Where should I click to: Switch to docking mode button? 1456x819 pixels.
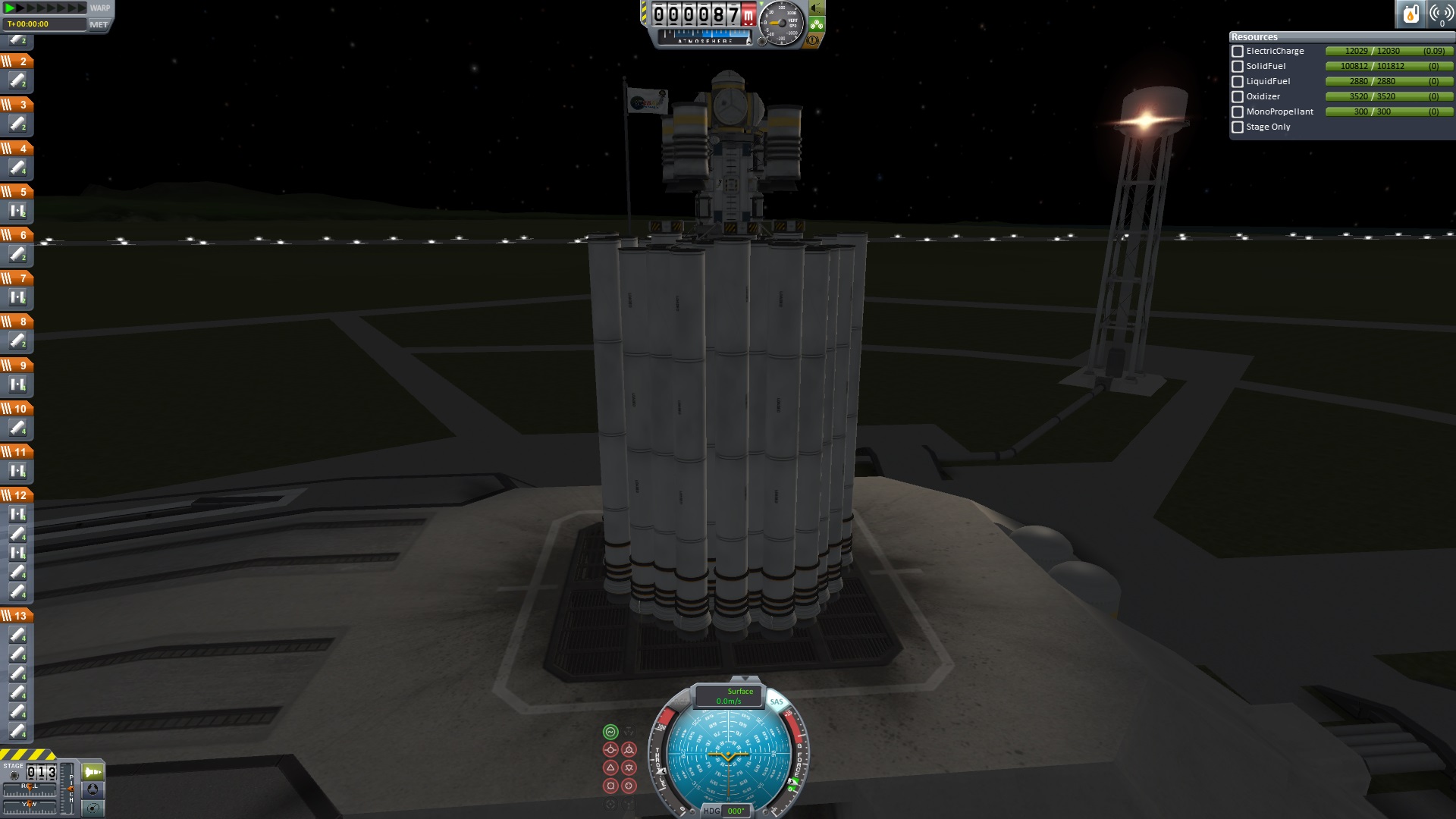click(x=93, y=789)
